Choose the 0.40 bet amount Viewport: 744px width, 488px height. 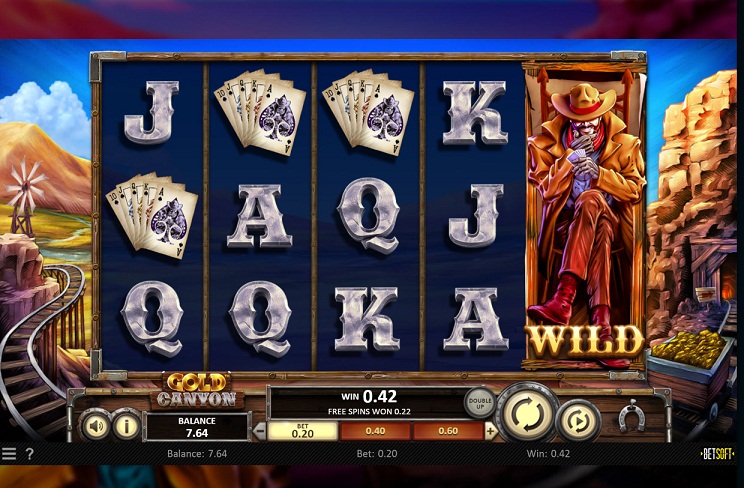coord(375,431)
